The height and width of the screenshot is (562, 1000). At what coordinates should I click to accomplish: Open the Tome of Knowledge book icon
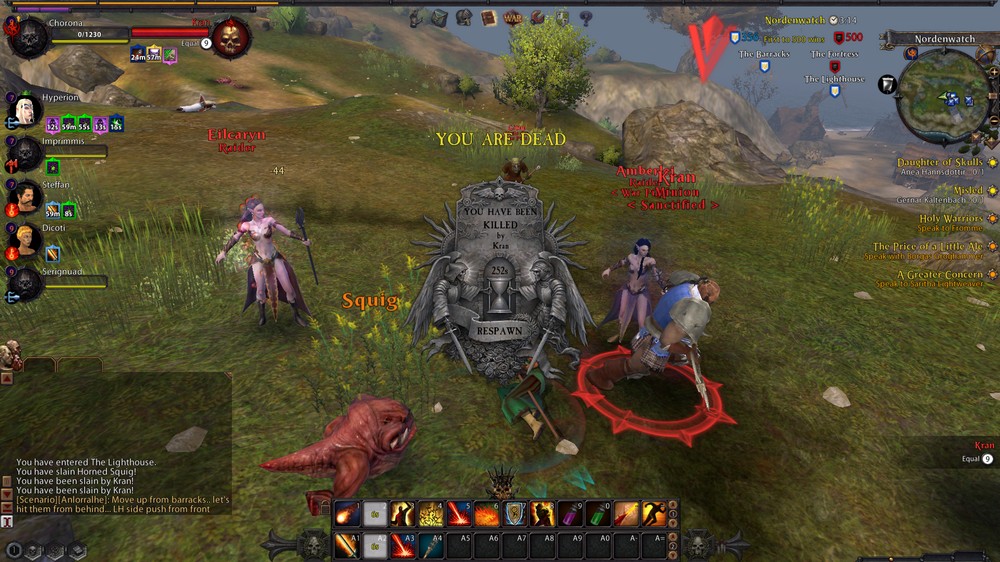pos(488,18)
